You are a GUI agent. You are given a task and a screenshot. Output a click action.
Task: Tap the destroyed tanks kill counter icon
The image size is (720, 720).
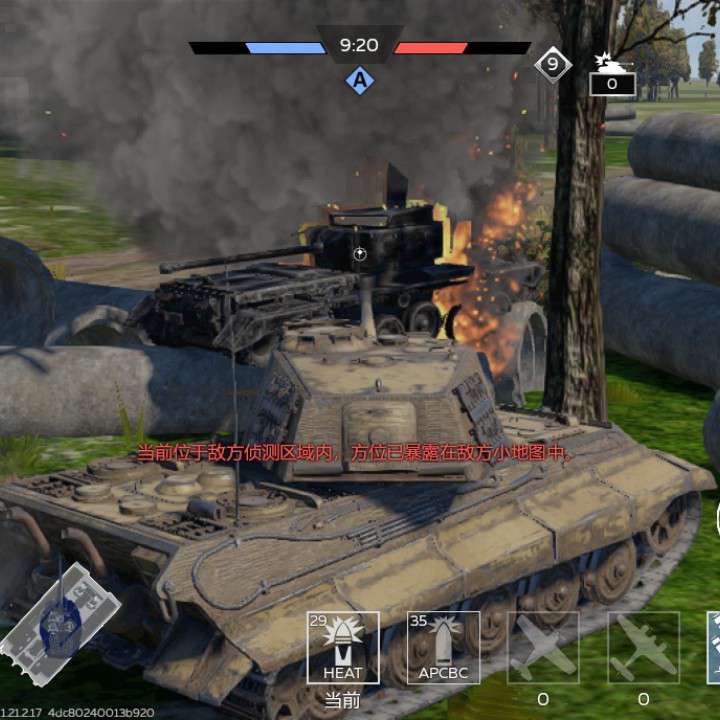click(x=611, y=73)
